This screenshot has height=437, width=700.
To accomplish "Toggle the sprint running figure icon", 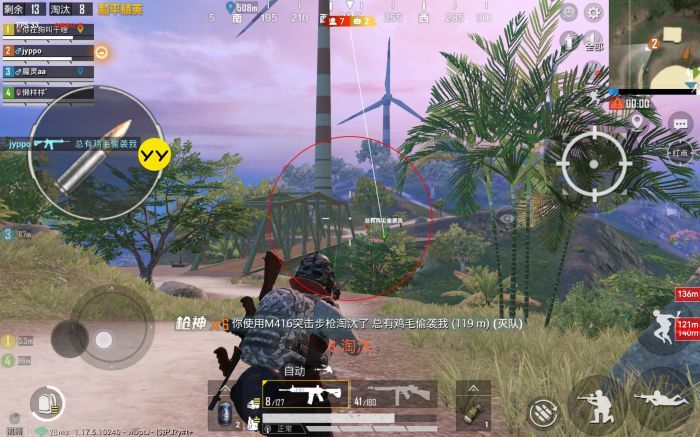I will click(x=663, y=324).
